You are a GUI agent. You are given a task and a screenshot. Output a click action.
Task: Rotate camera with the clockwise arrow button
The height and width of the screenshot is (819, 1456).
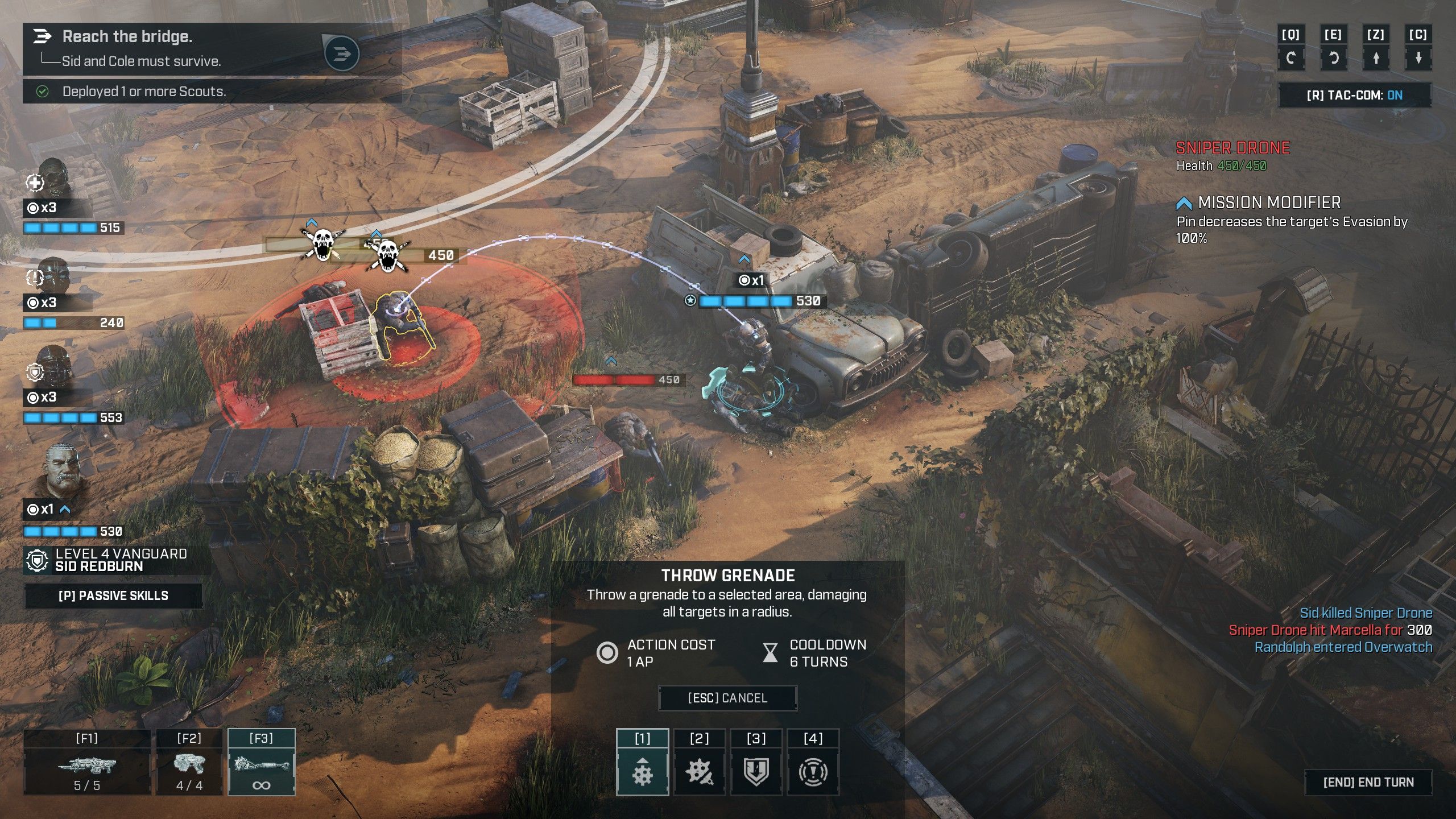[1290, 58]
